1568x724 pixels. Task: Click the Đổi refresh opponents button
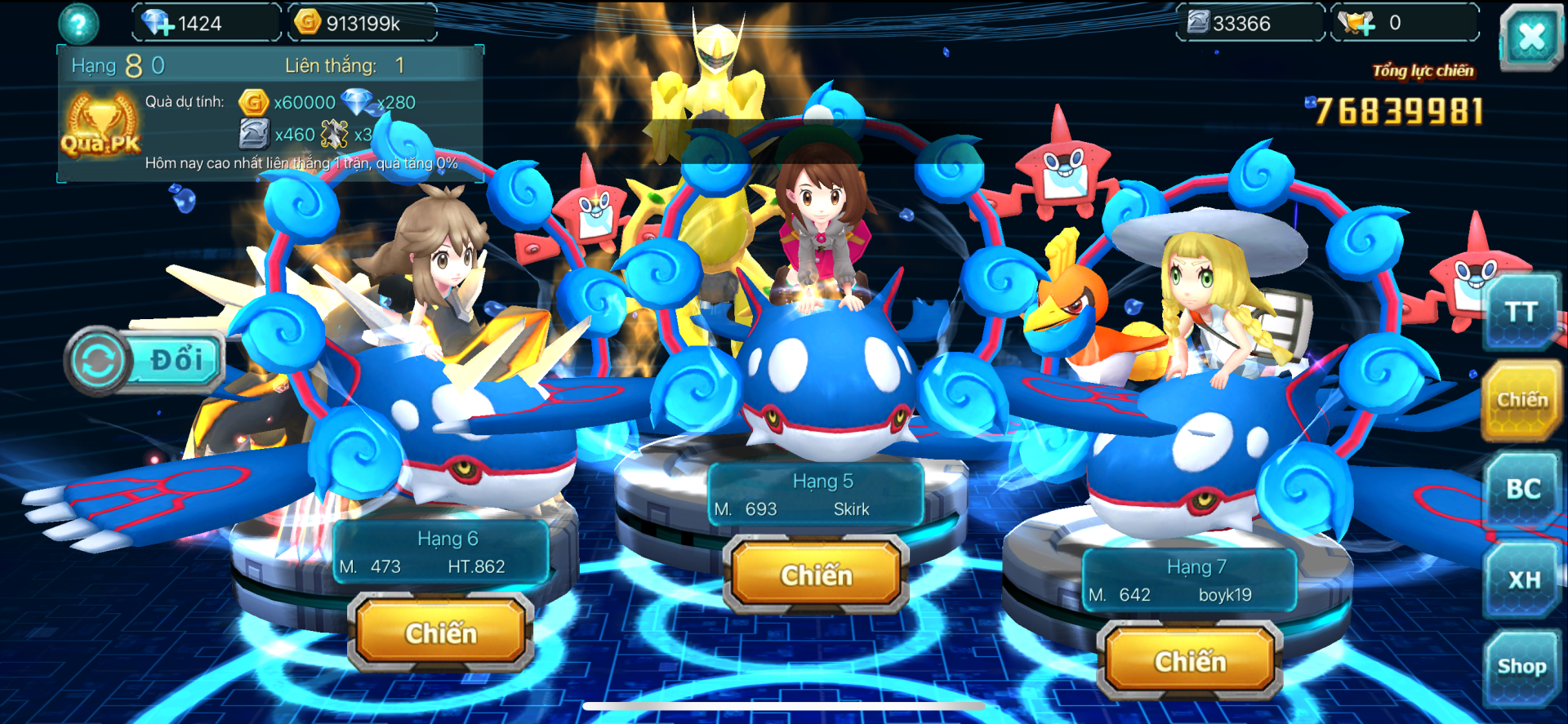pyautogui.click(x=145, y=360)
